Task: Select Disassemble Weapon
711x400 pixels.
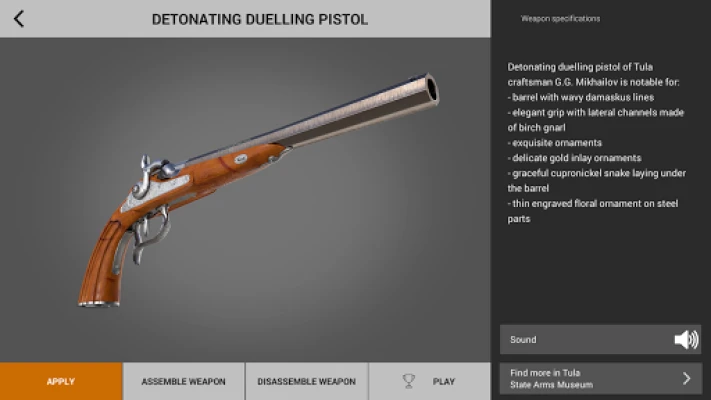Action: pos(306,381)
